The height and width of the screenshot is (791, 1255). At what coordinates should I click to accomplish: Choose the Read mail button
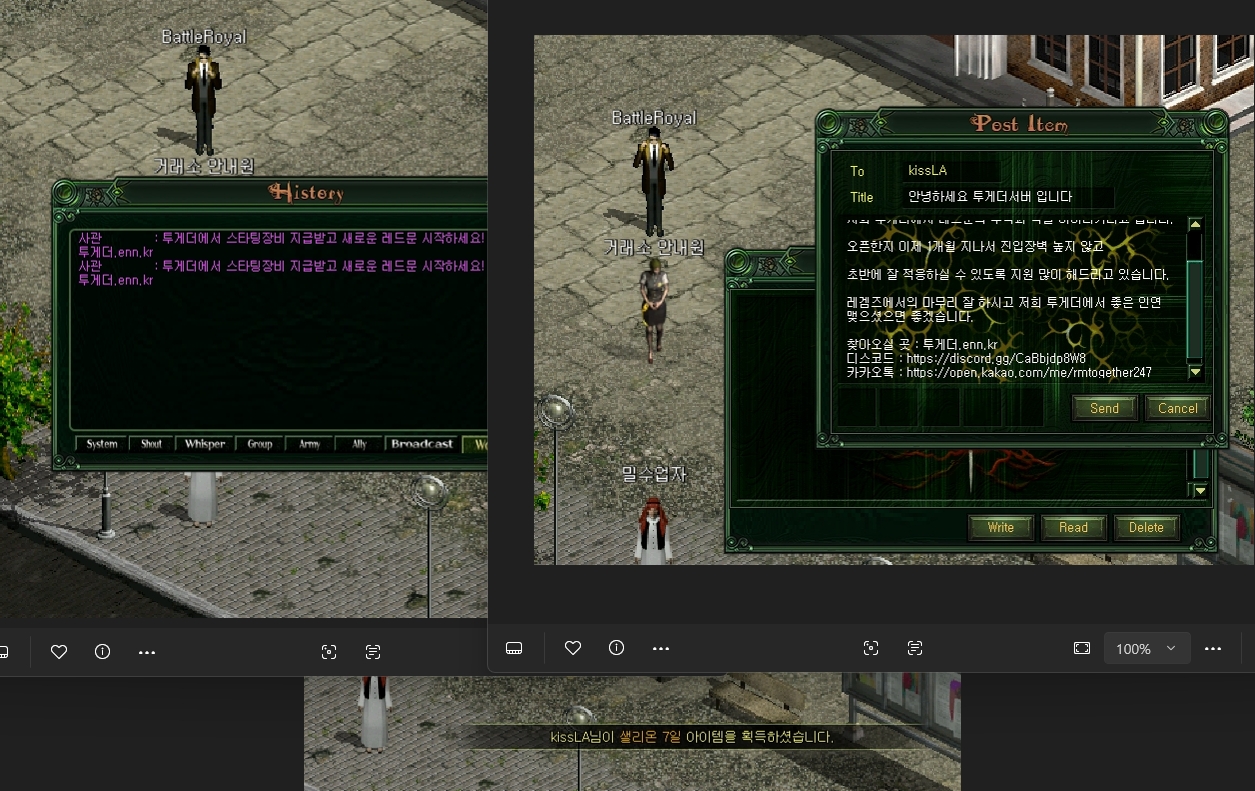click(x=1073, y=527)
